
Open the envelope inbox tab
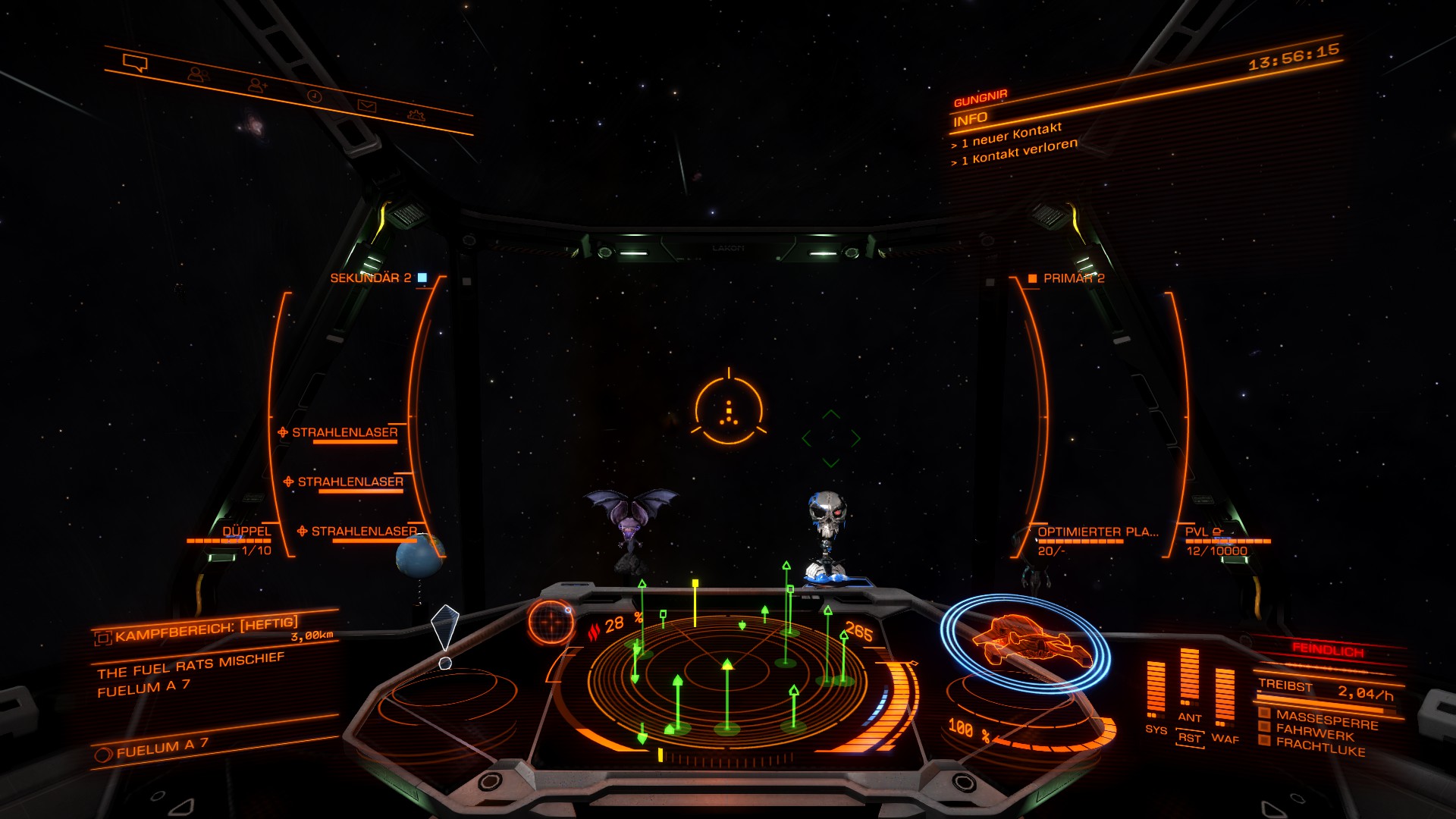pos(366,106)
